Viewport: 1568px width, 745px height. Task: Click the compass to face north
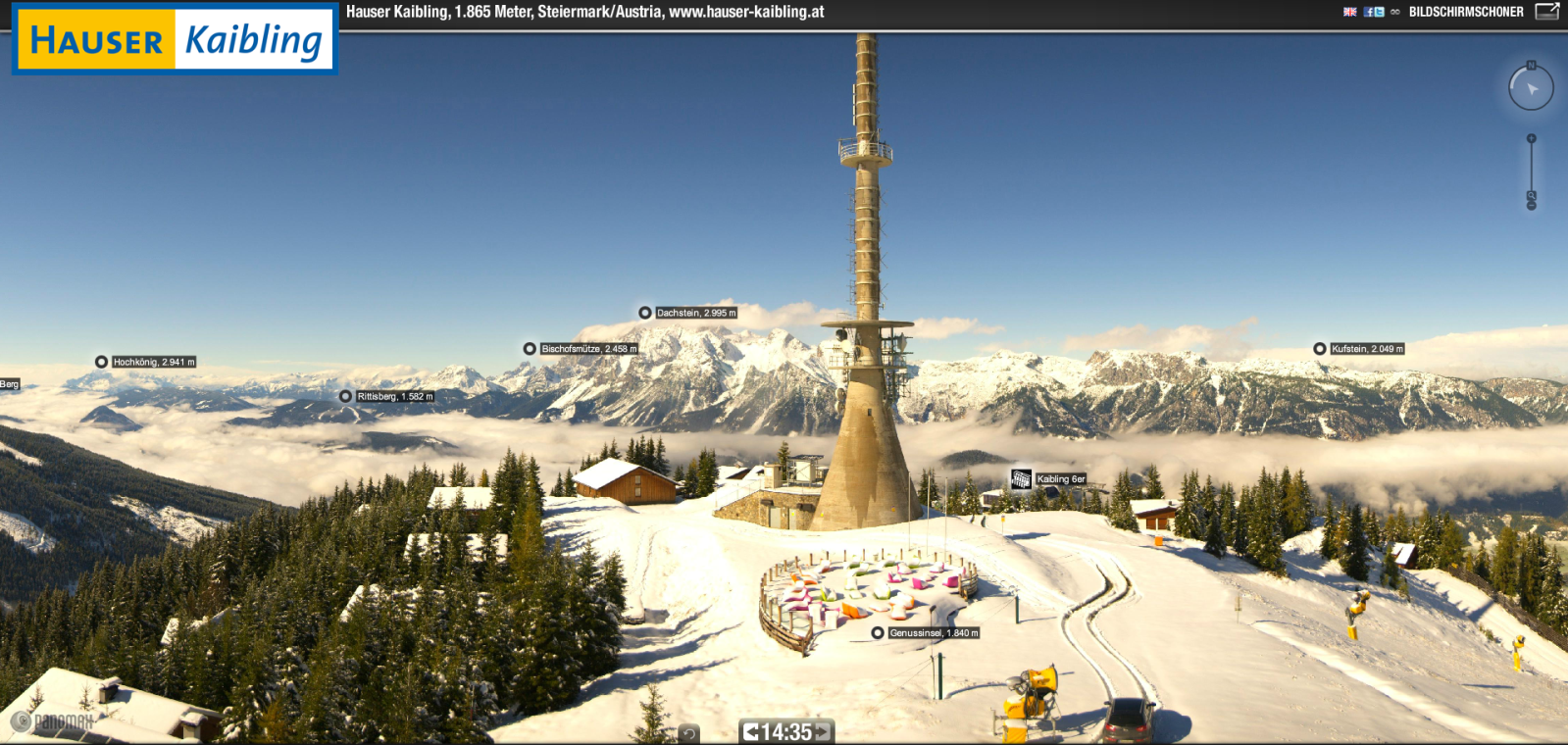coord(1531,85)
